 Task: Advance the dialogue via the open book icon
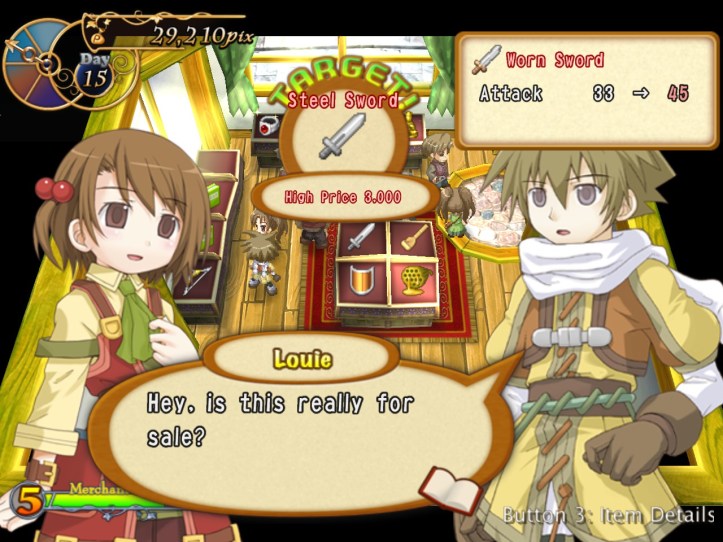click(437, 486)
